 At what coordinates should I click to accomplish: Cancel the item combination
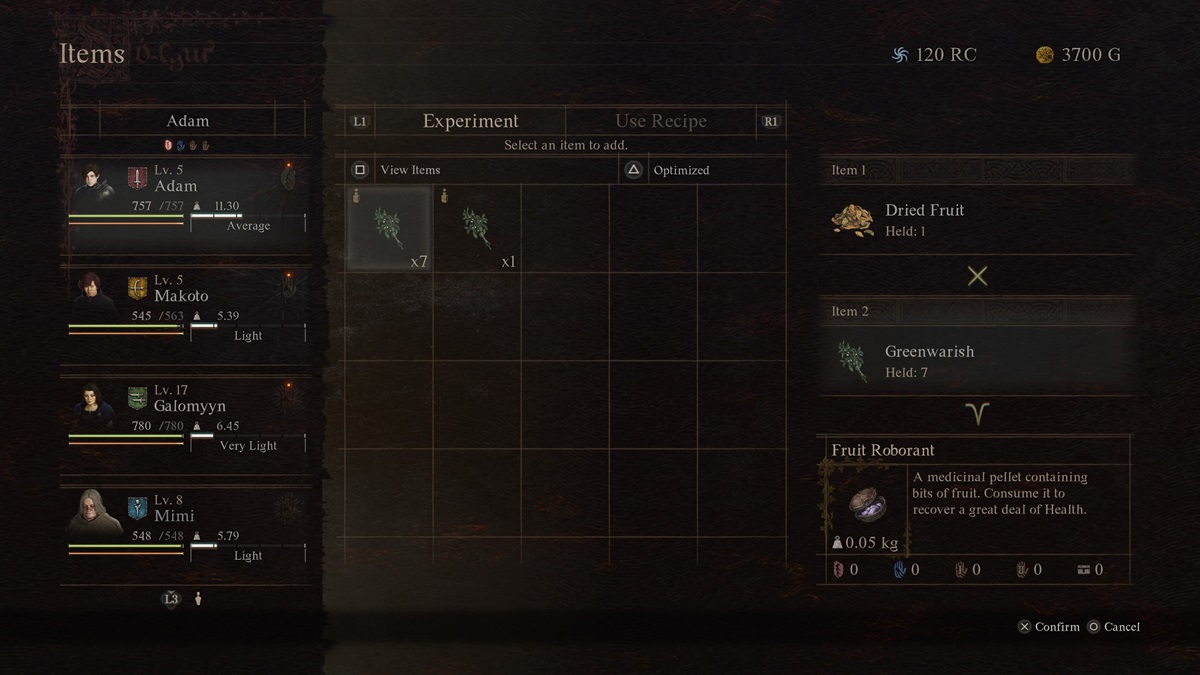pyautogui.click(x=1114, y=627)
